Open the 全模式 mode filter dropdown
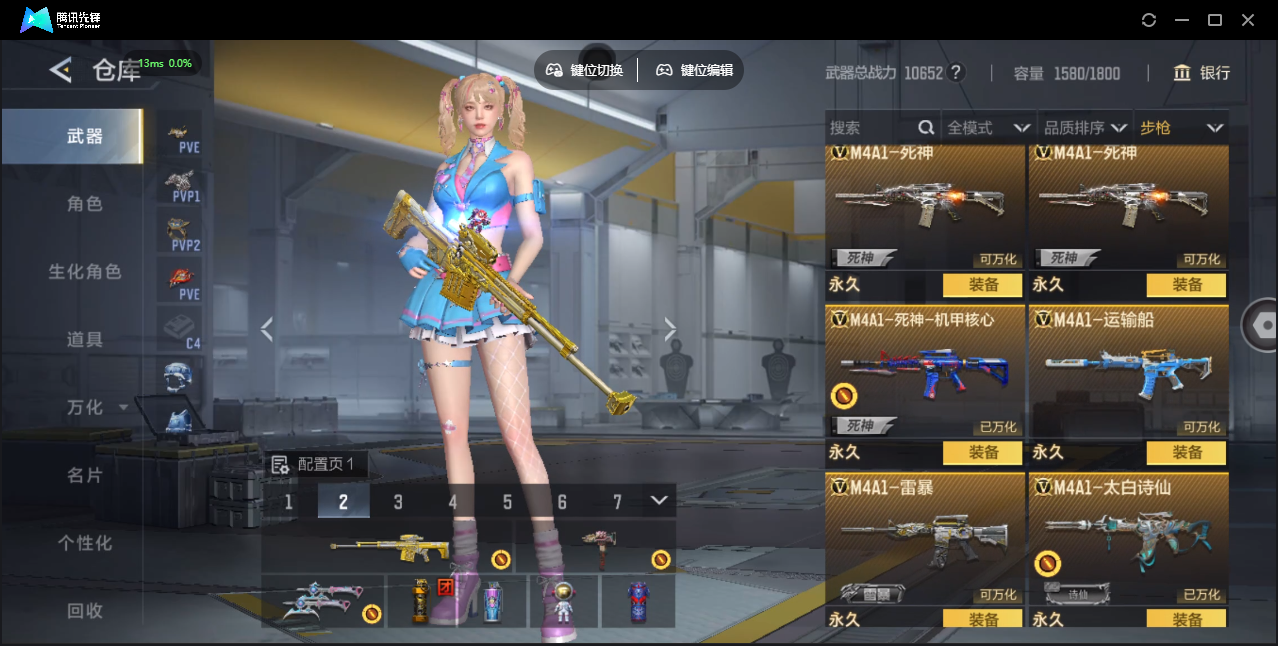Image resolution: width=1278 pixels, height=646 pixels. pos(988,128)
